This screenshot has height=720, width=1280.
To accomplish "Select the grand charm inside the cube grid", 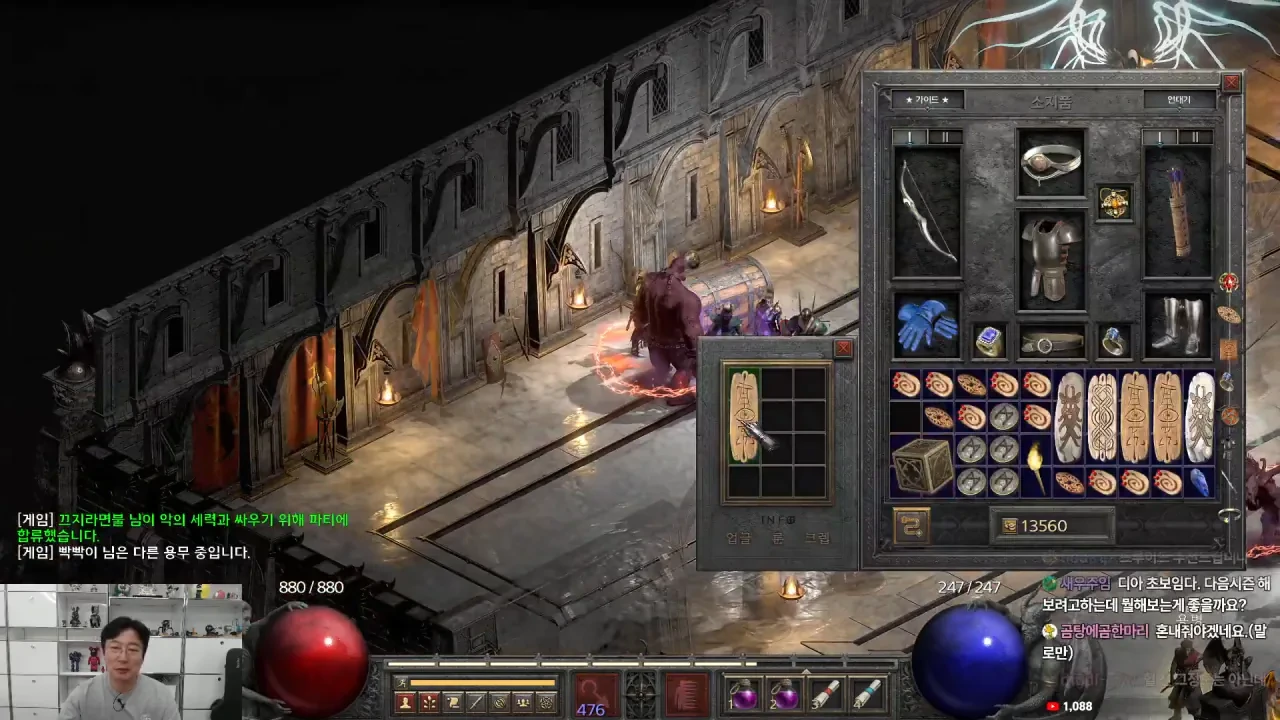I will pyautogui.click(x=744, y=417).
